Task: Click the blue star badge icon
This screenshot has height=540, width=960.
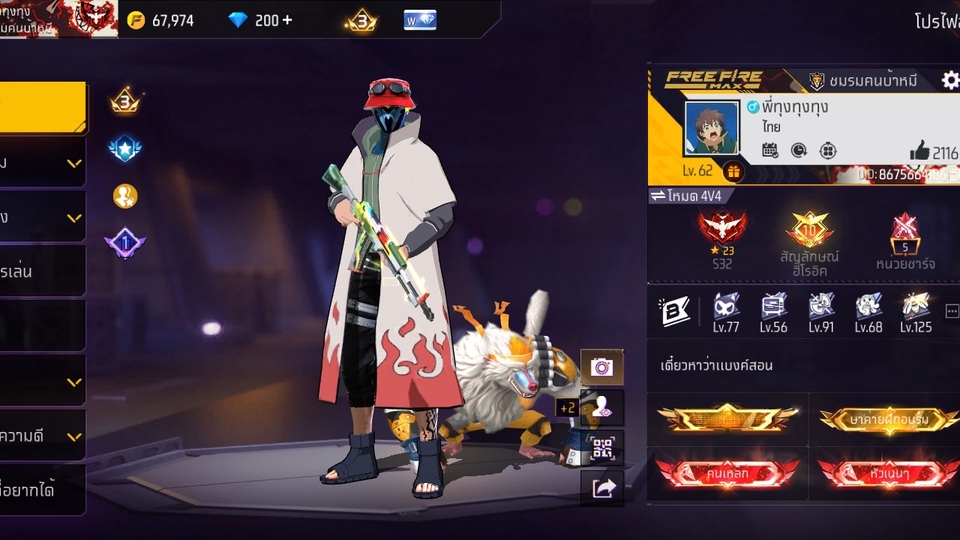Action: (125, 149)
